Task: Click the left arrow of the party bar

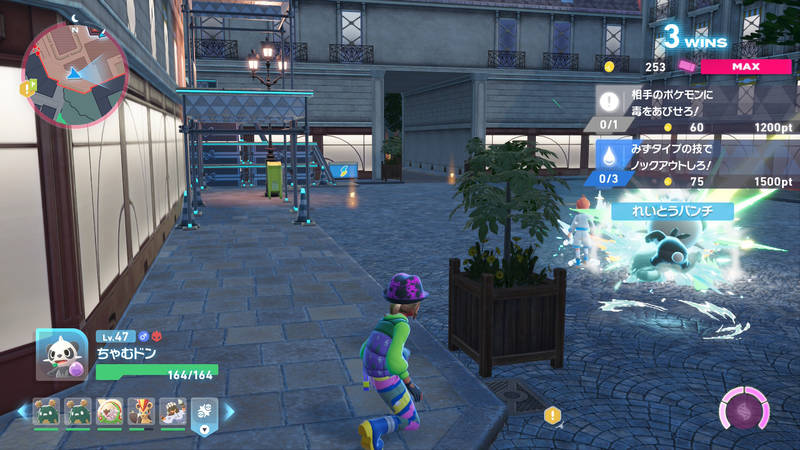Action: [21, 411]
